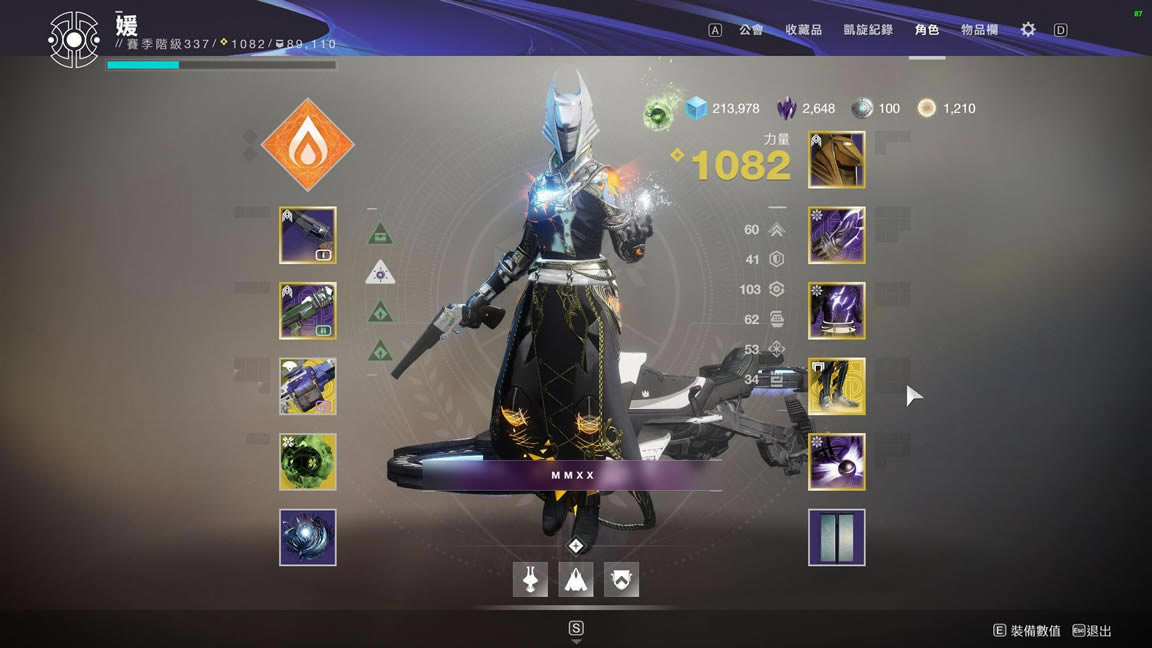
Task: Choose the purple chest armor slot
Action: 836,310
